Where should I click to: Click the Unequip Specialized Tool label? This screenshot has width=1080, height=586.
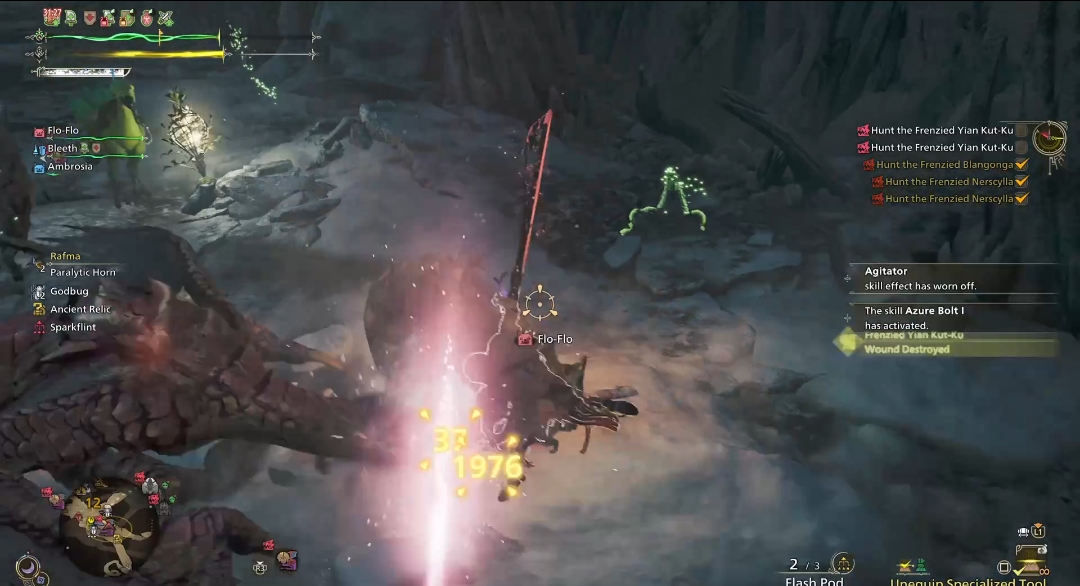pos(968,582)
